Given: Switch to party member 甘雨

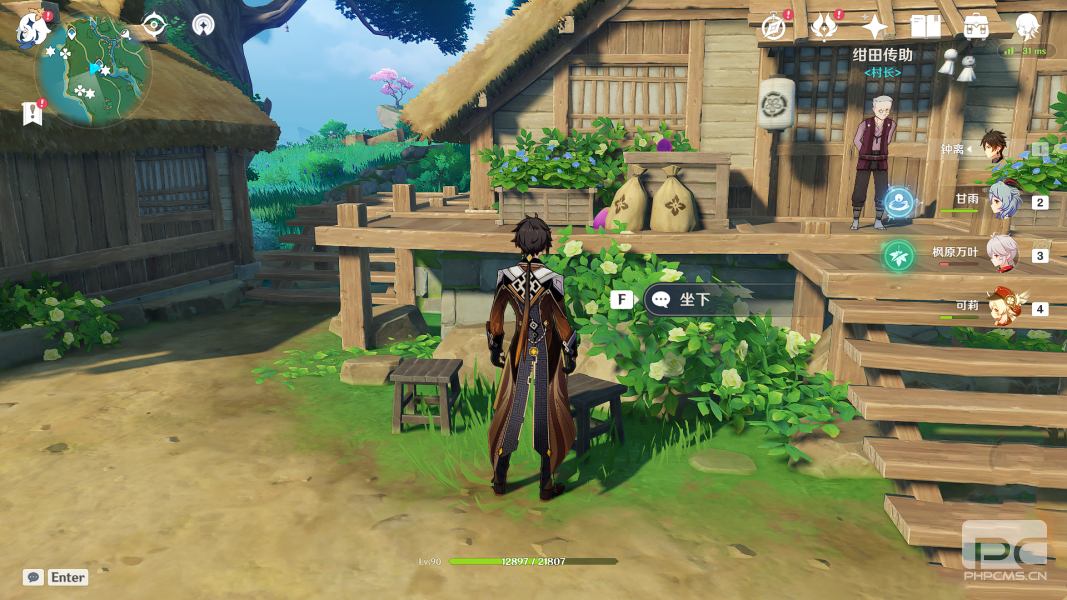Looking at the screenshot, I should 1003,201.
